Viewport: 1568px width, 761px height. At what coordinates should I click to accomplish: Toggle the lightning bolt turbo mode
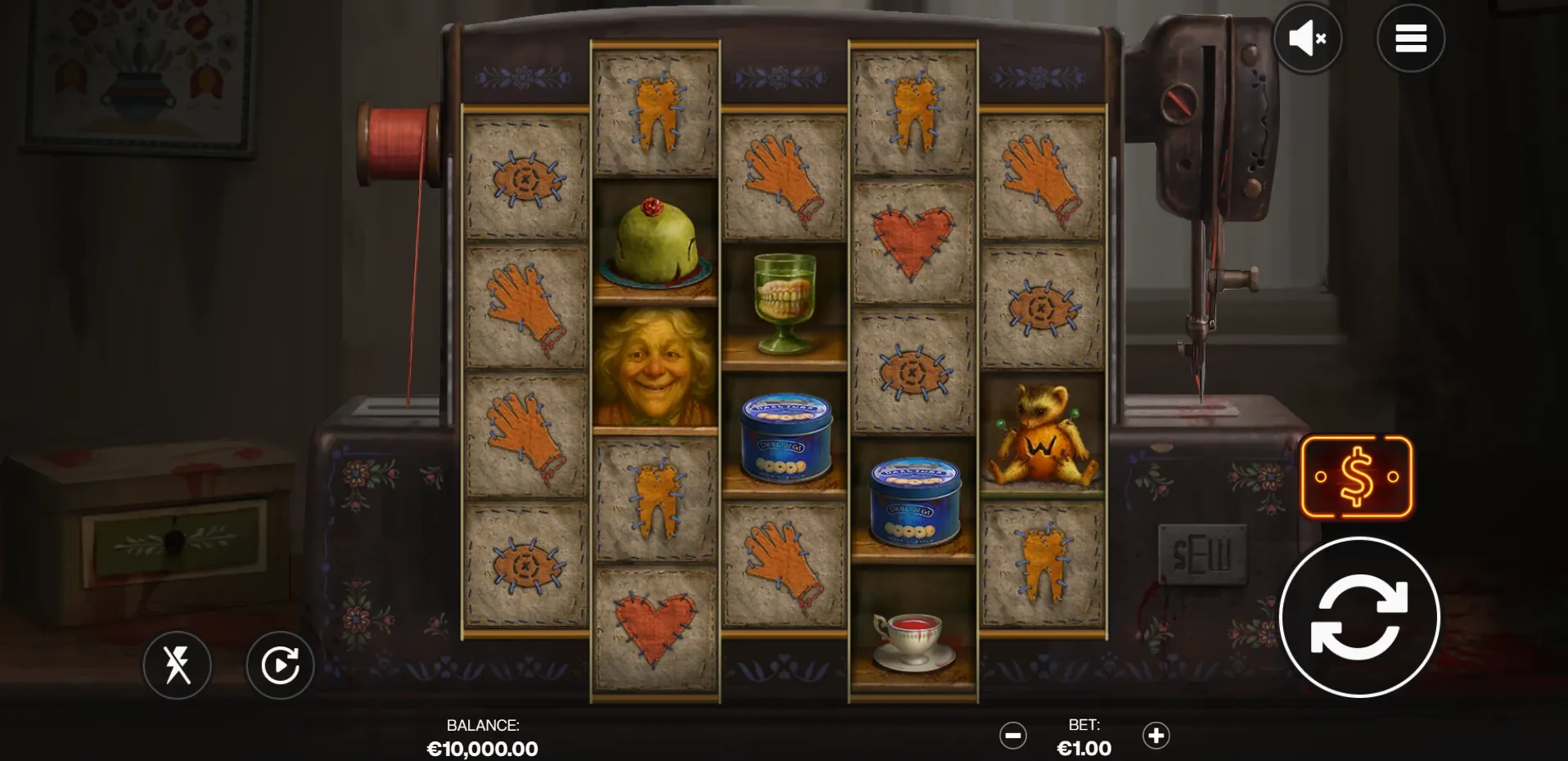177,664
